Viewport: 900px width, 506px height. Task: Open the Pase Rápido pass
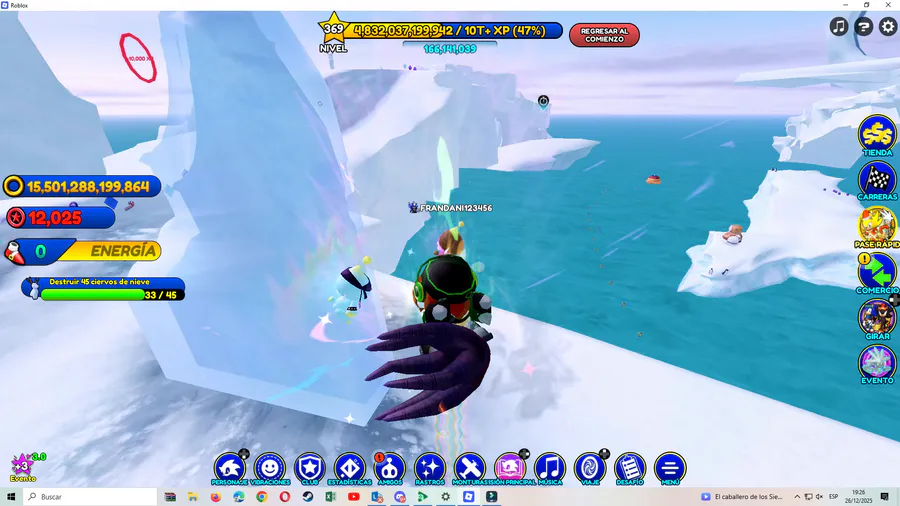(877, 226)
